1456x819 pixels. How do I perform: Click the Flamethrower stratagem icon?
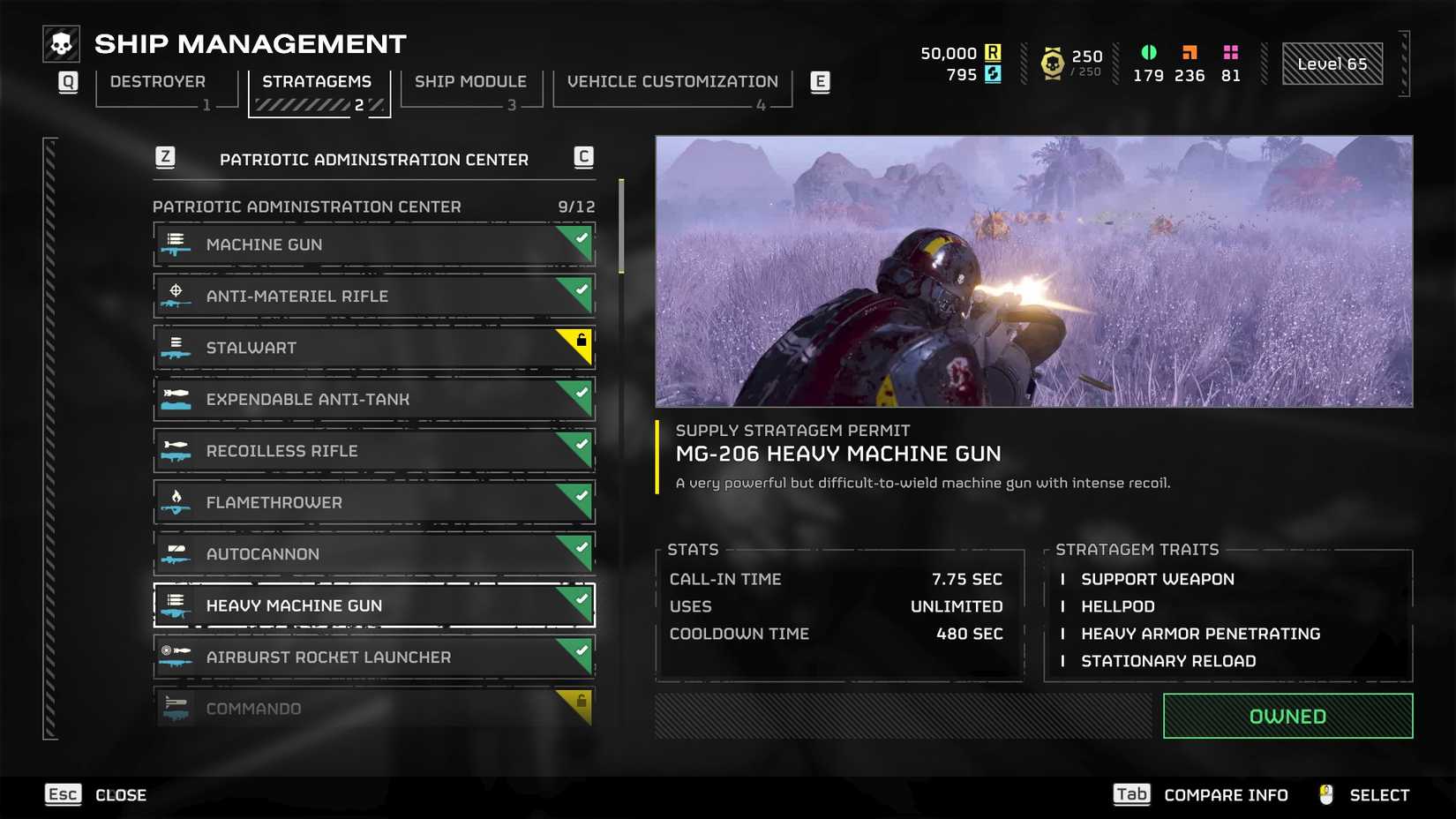coord(176,502)
